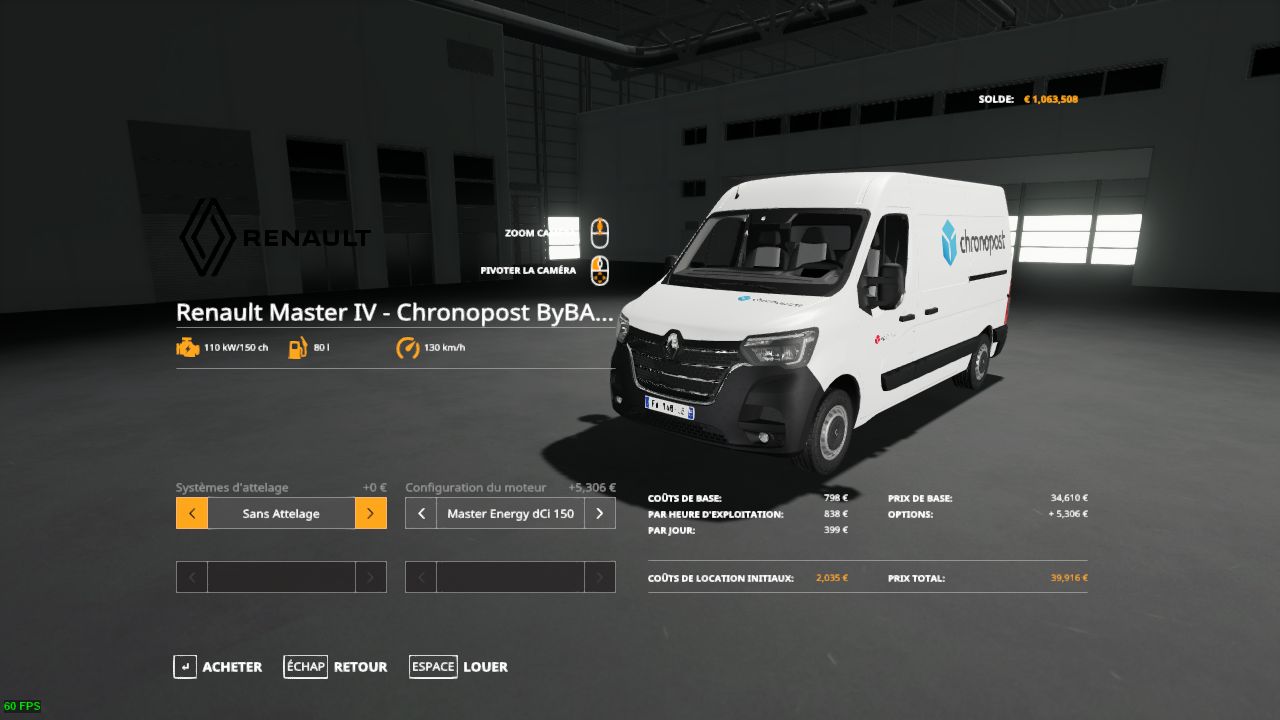Select next hitch system option
The width and height of the screenshot is (1280, 720).
click(370, 513)
